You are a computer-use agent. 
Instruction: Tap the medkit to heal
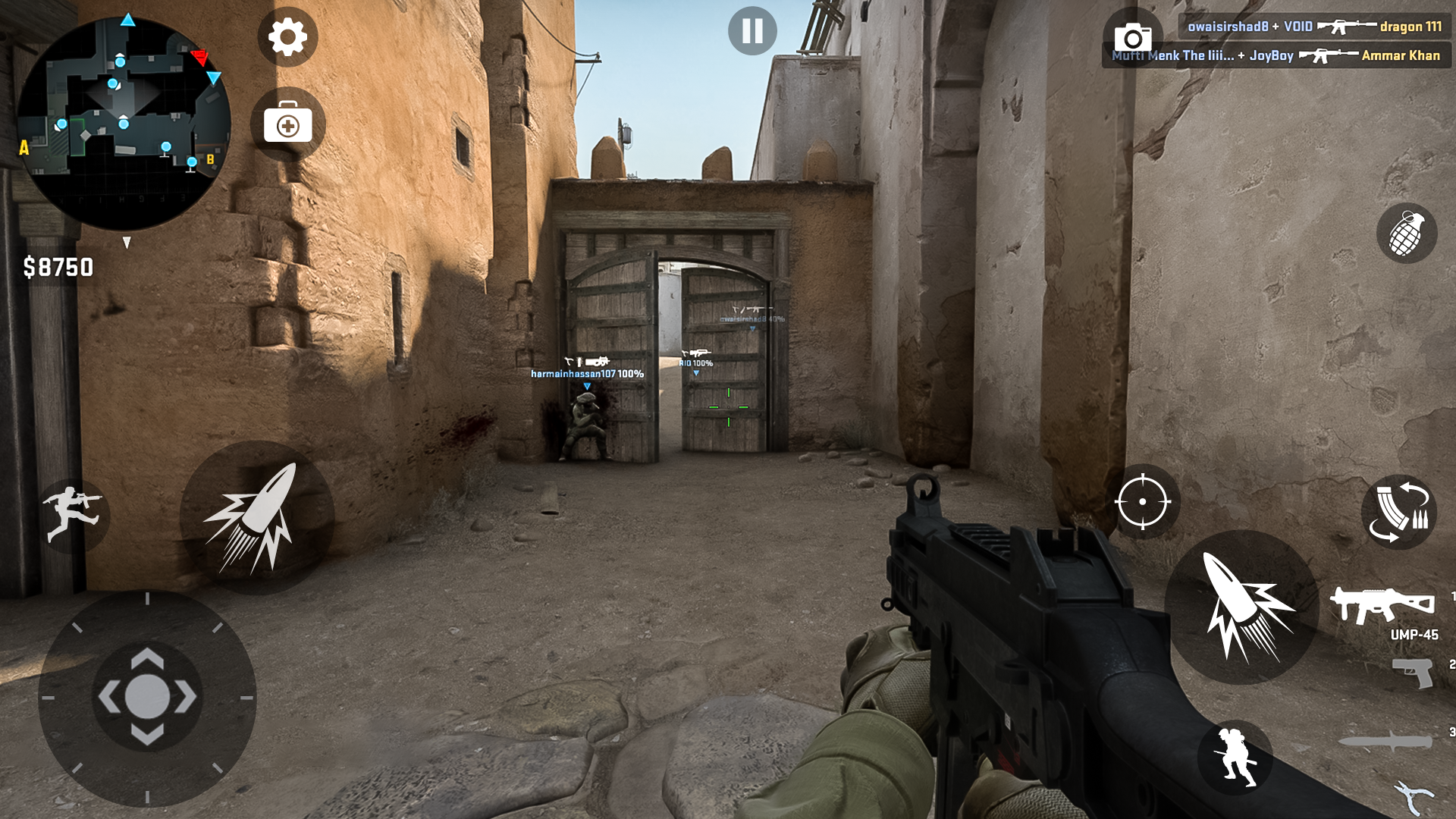pyautogui.click(x=287, y=122)
